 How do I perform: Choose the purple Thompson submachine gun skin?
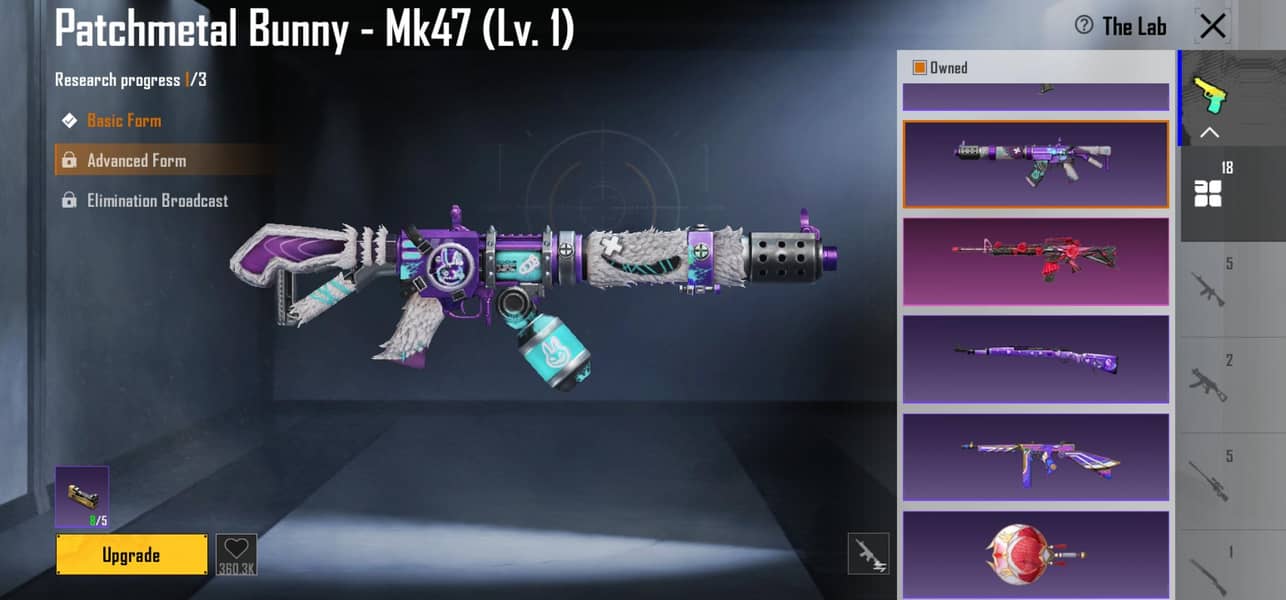point(1035,457)
